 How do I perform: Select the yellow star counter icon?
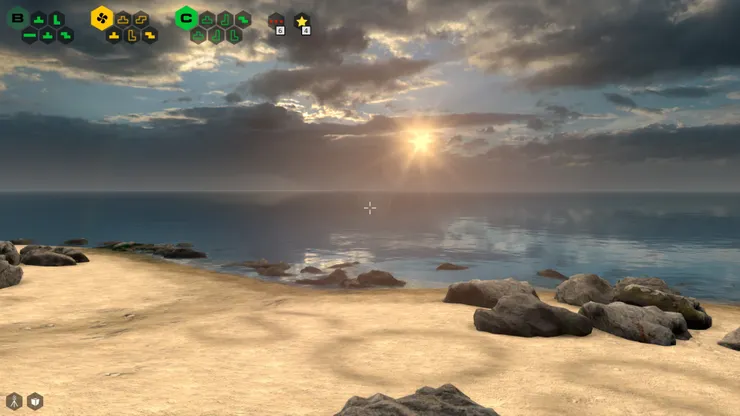[302, 21]
